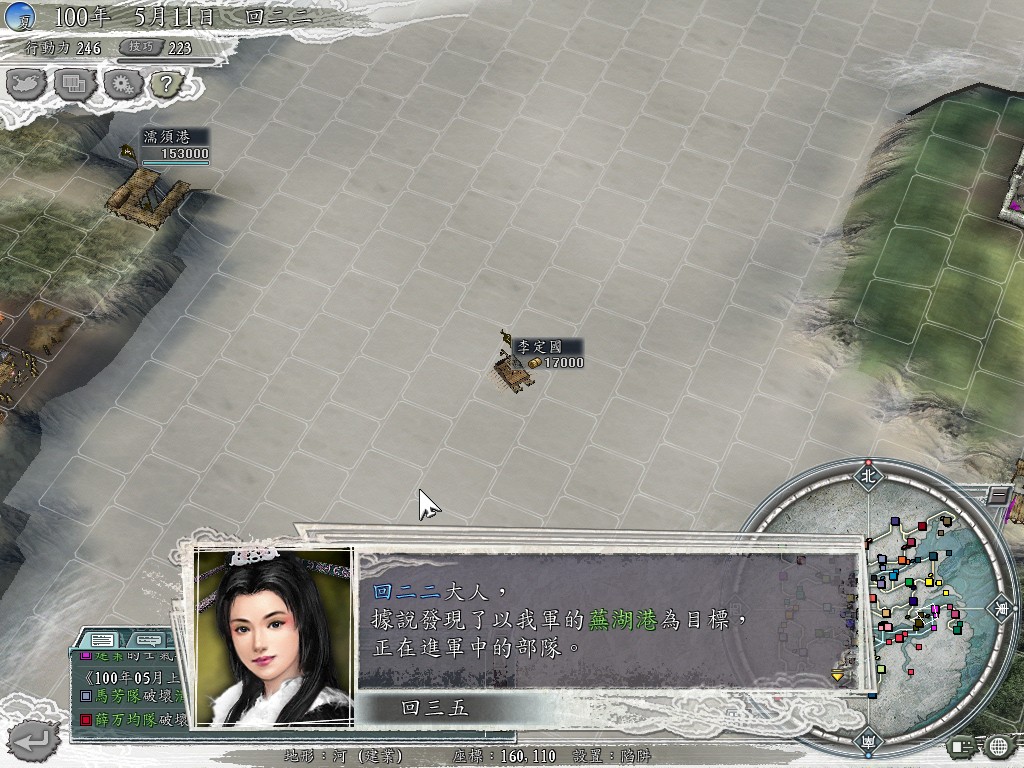Image resolution: width=1024 pixels, height=768 pixels.
Task: Select the 李定國 unit on the river
Action: (x=513, y=371)
